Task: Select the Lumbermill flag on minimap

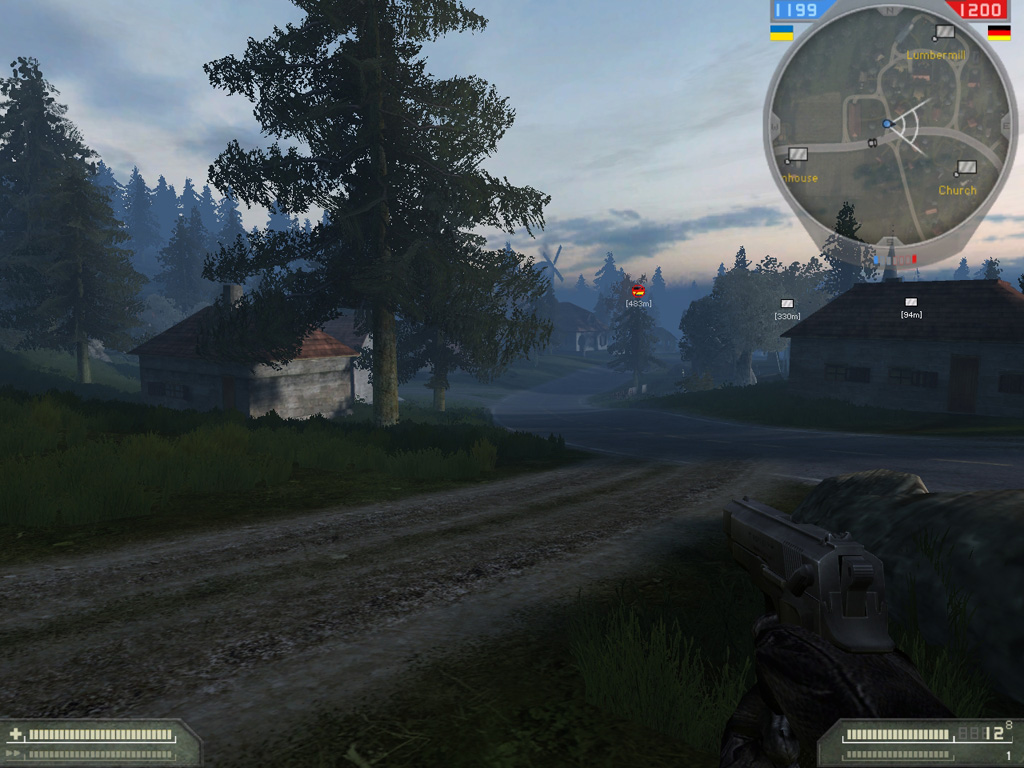Action: [x=943, y=33]
